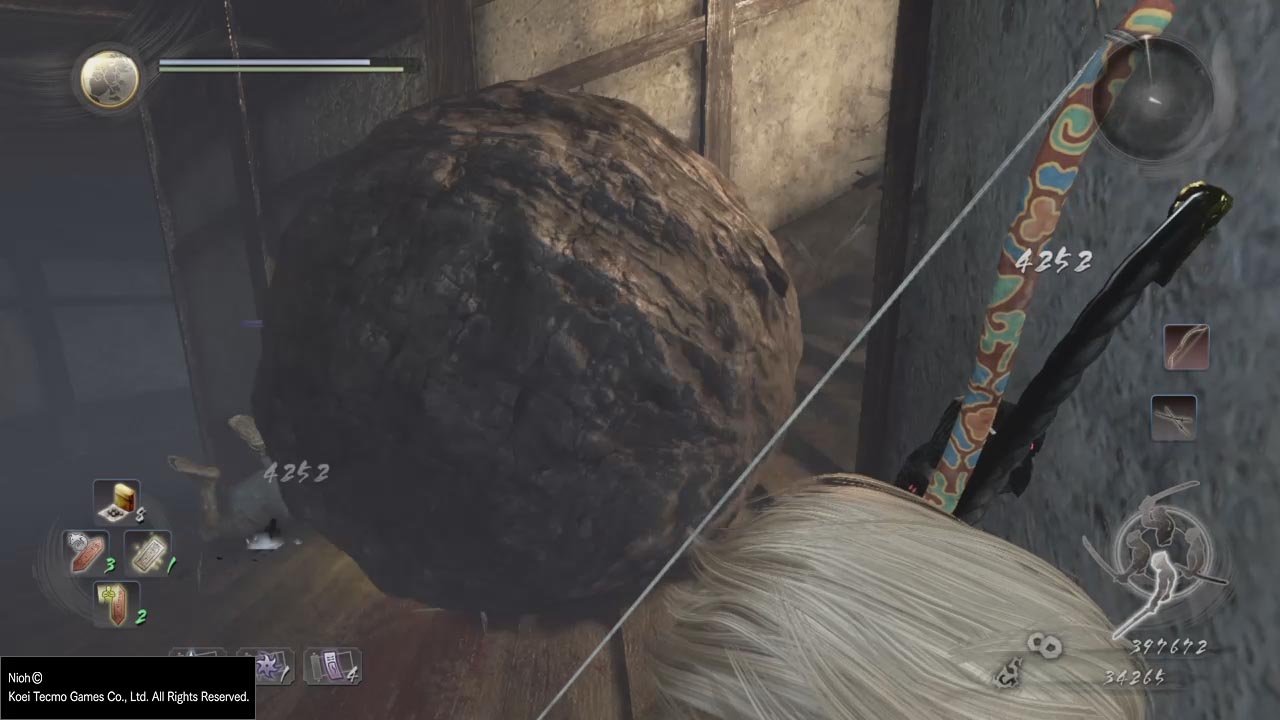The height and width of the screenshot is (720, 1280).
Task: Choose the glowing white talisman item
Action: point(146,552)
